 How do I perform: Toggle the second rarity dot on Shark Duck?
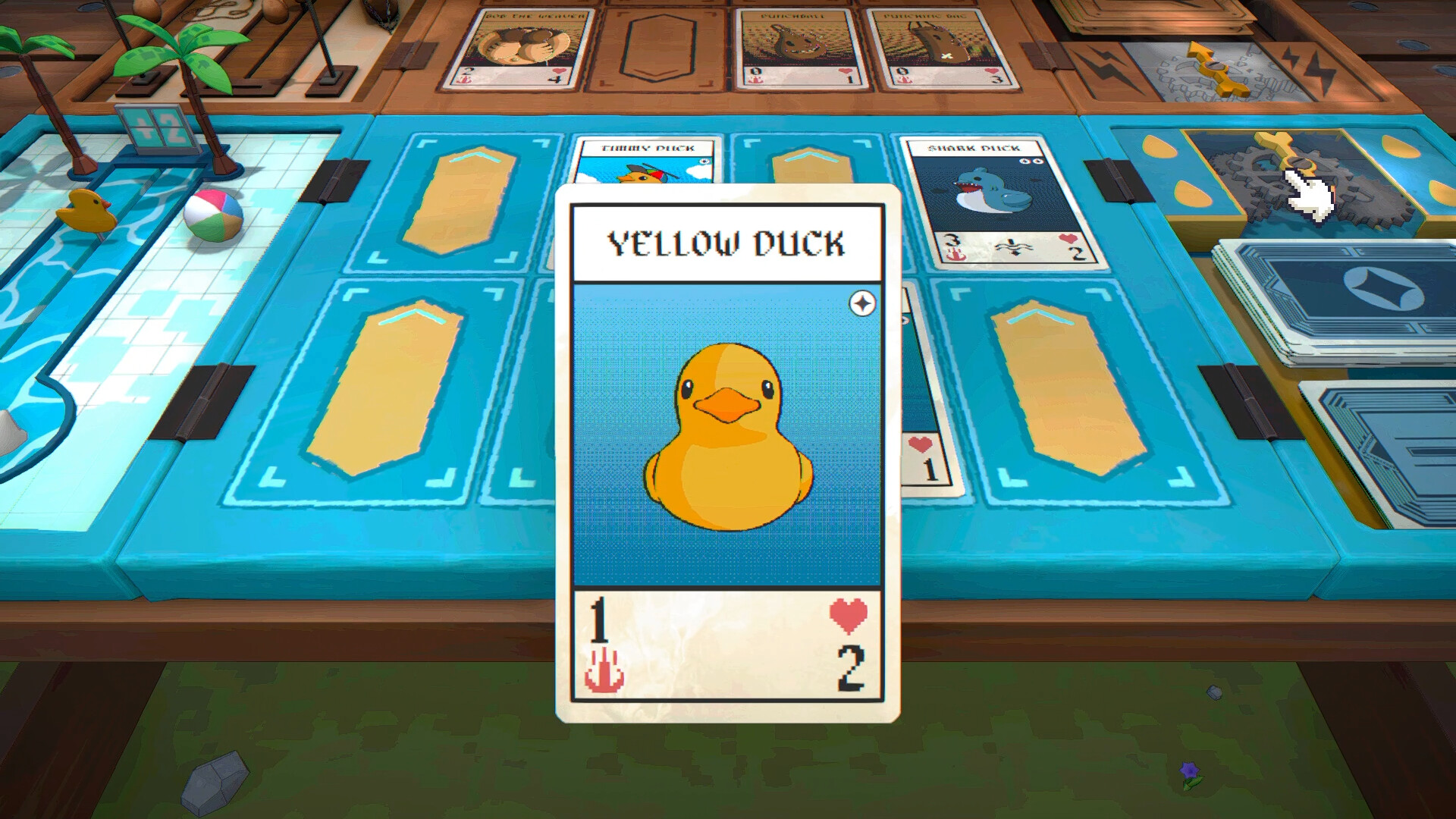[x=1037, y=161]
